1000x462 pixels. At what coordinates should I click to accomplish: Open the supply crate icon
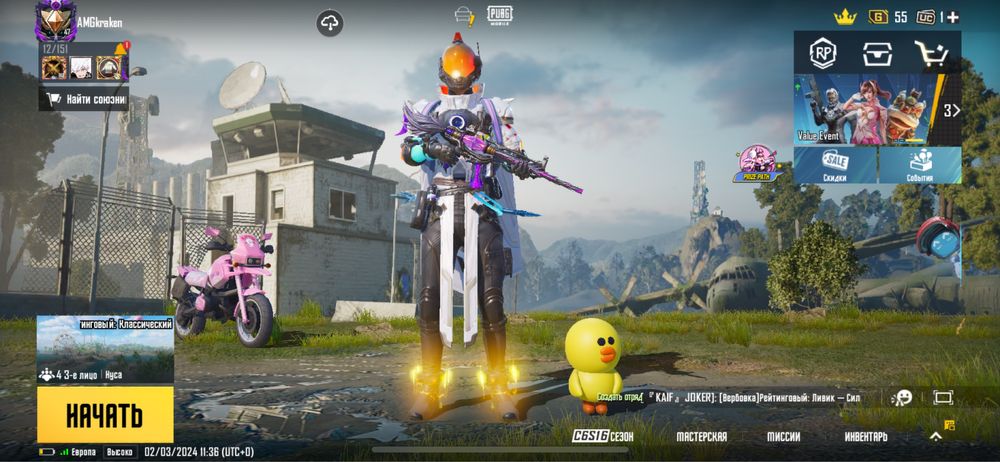tap(877, 54)
